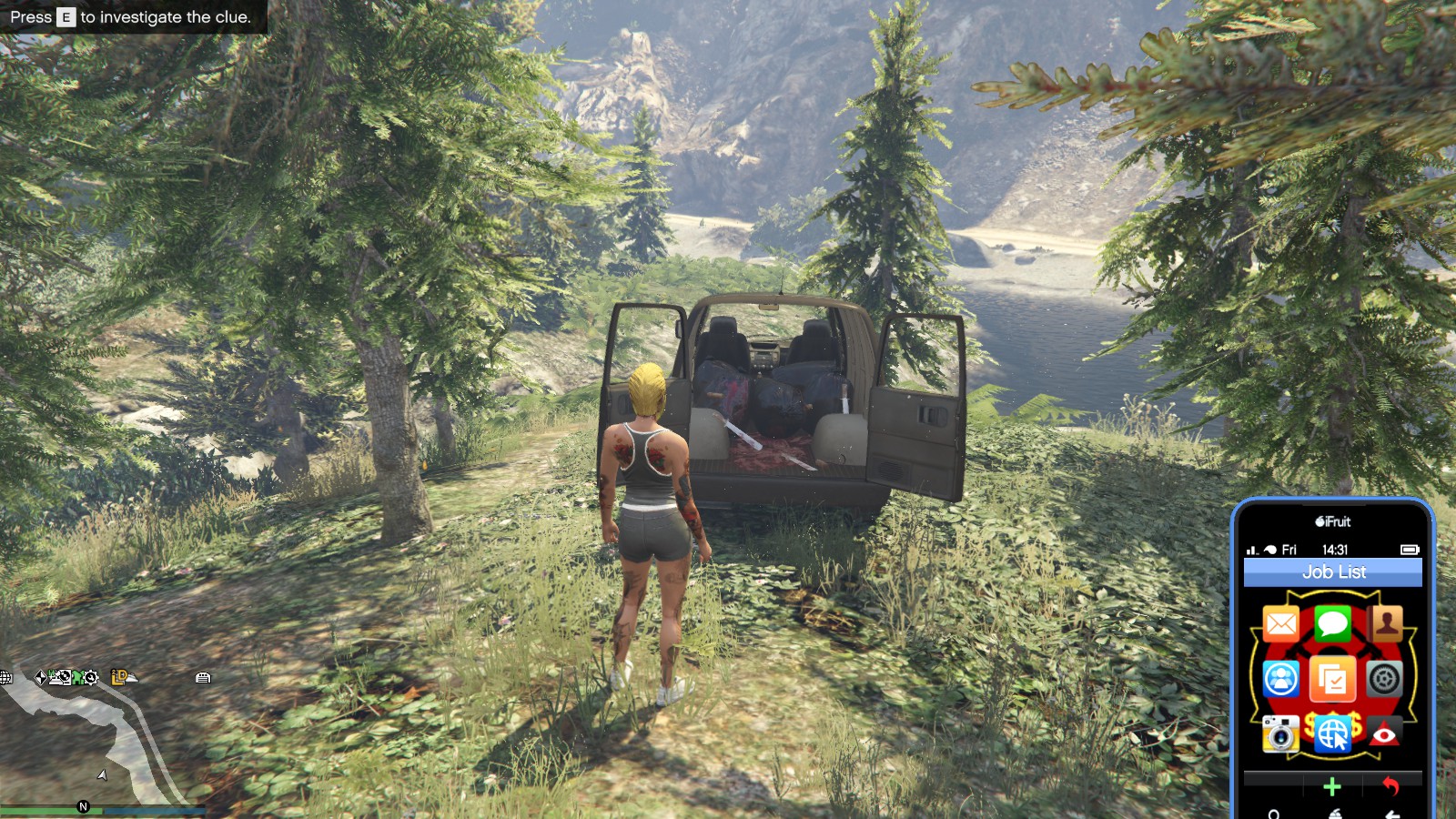
Task: Click the battery indicator on the phone
Action: (x=1410, y=550)
